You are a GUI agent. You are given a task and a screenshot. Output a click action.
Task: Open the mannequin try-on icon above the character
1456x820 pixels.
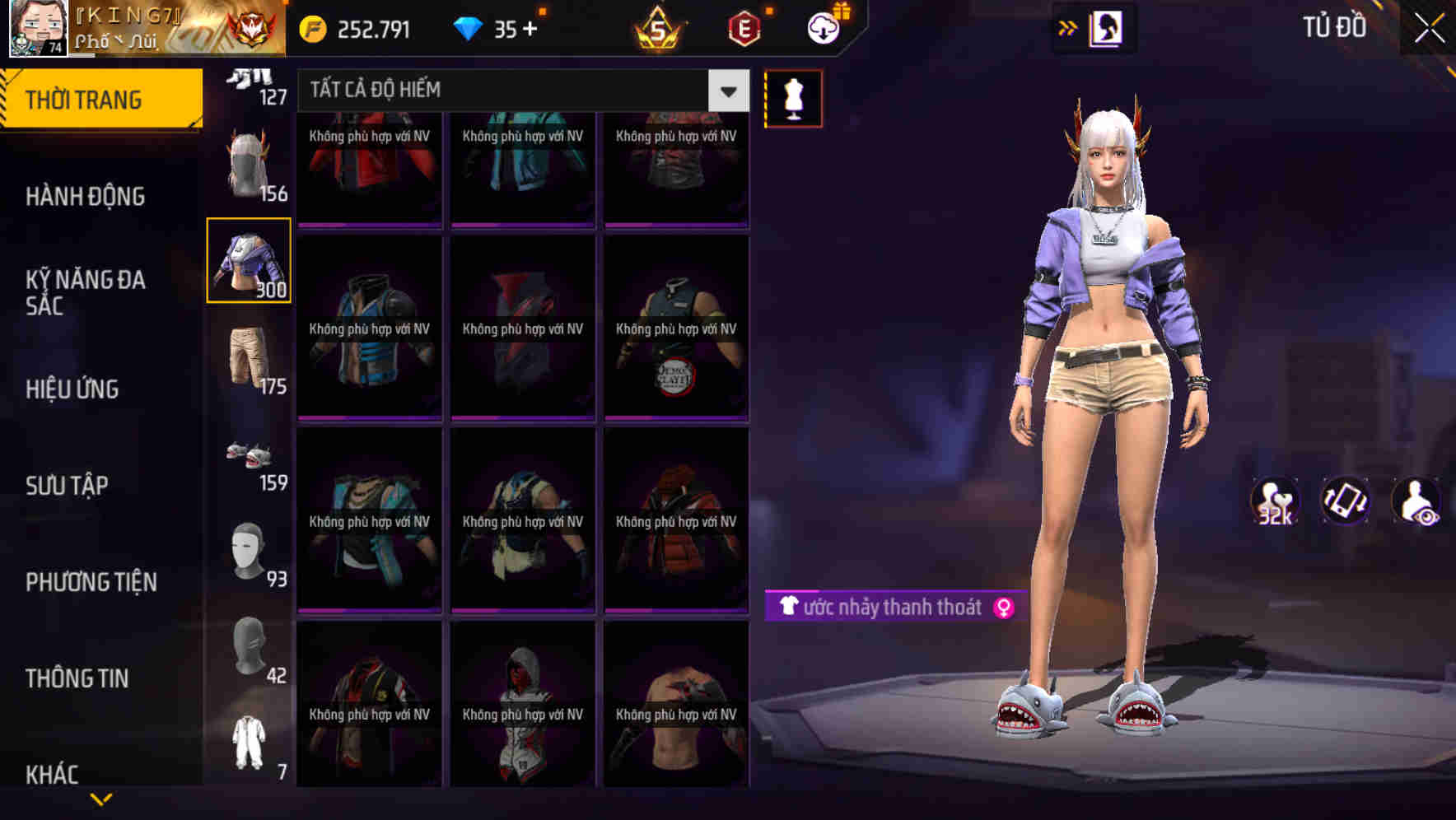[x=793, y=96]
